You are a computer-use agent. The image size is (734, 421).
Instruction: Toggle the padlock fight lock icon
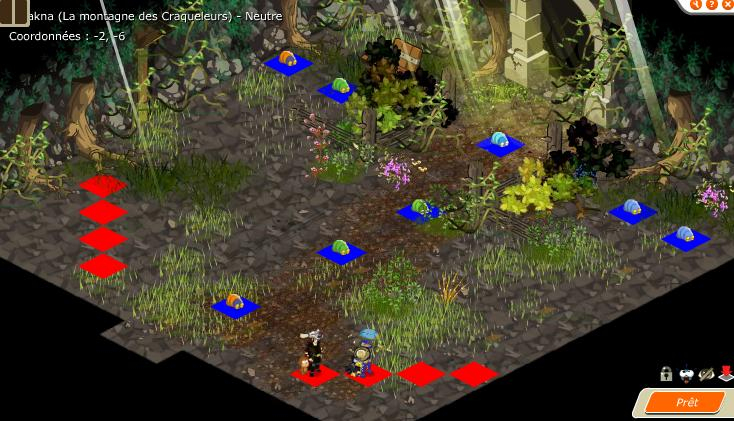click(666, 374)
